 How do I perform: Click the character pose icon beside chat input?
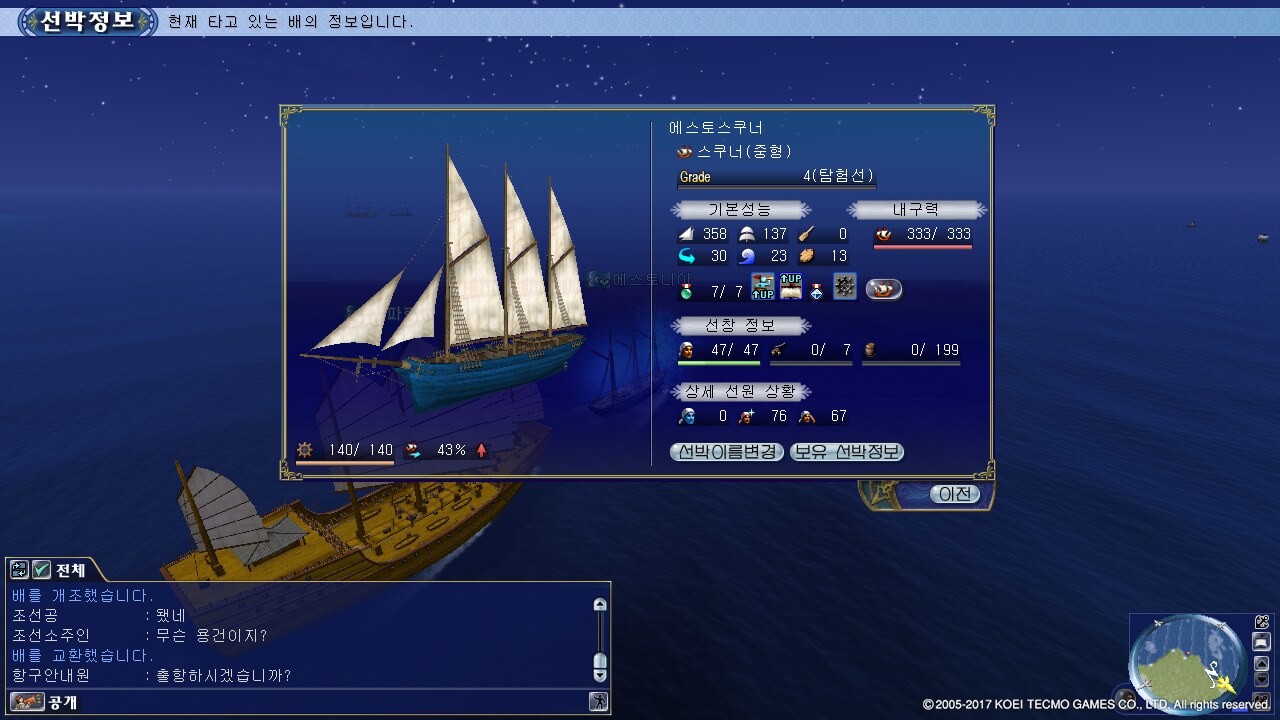click(598, 702)
